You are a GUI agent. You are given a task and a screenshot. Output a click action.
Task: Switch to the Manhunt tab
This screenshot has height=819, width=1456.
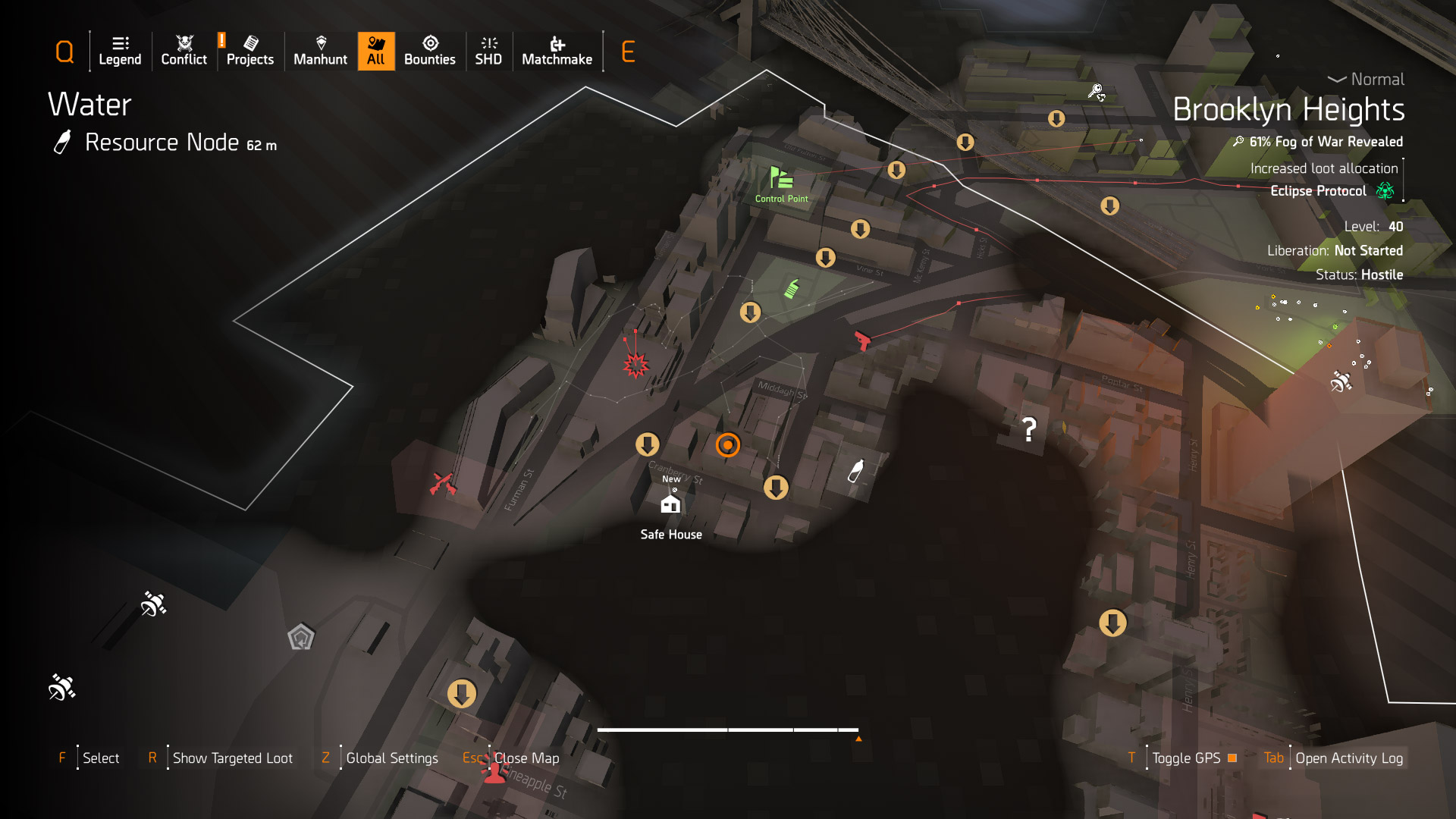pyautogui.click(x=320, y=51)
